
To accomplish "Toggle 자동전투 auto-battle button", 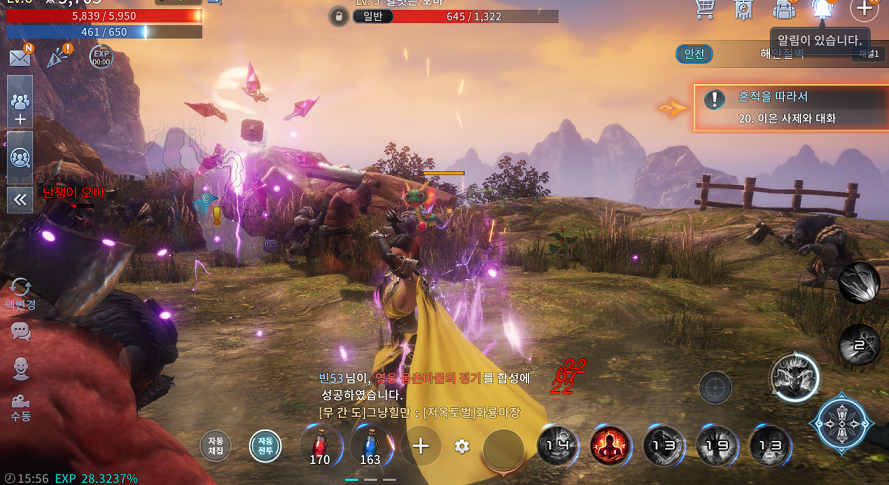I will 265,444.
